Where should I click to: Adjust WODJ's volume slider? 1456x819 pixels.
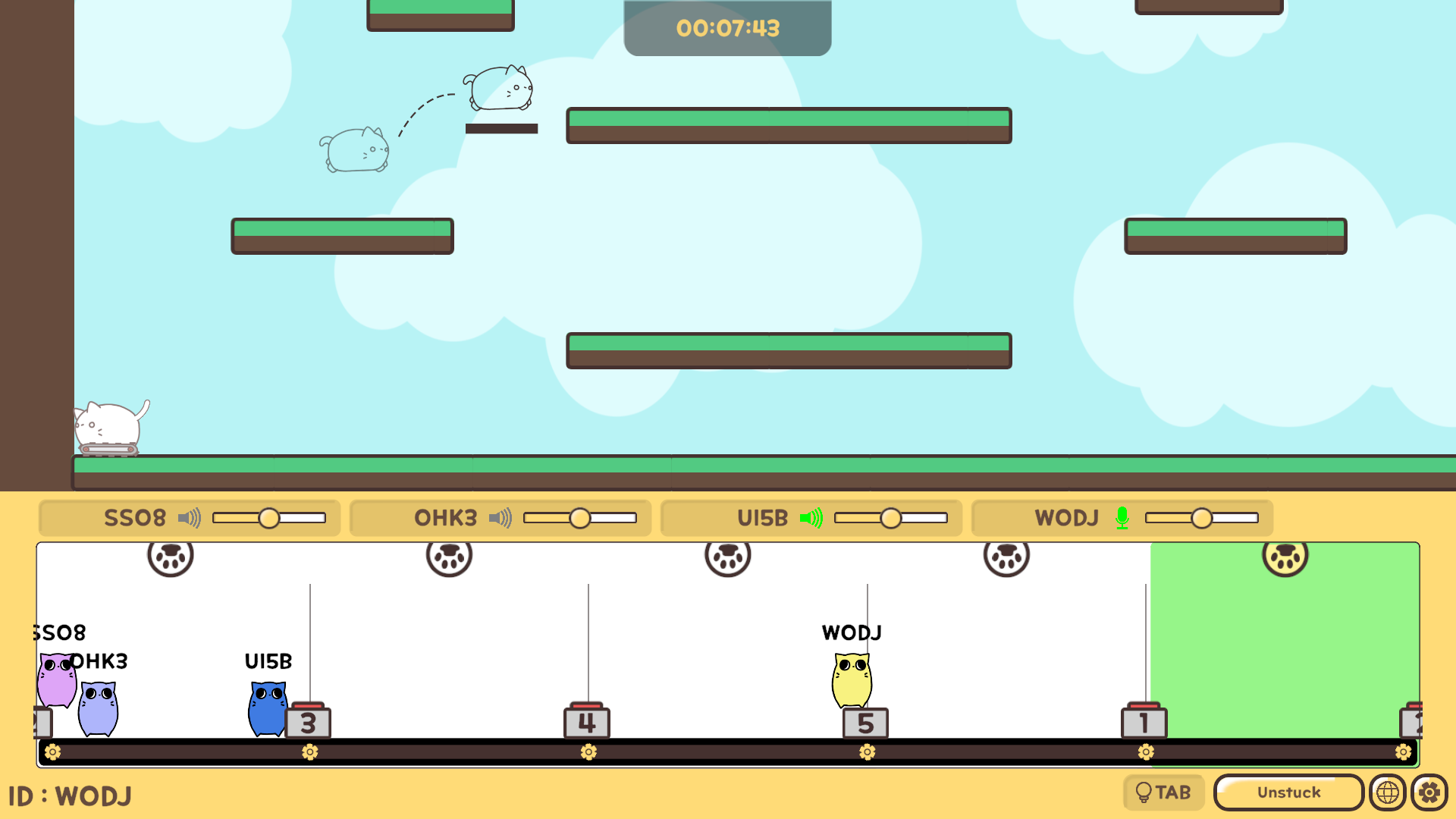coord(1203,519)
